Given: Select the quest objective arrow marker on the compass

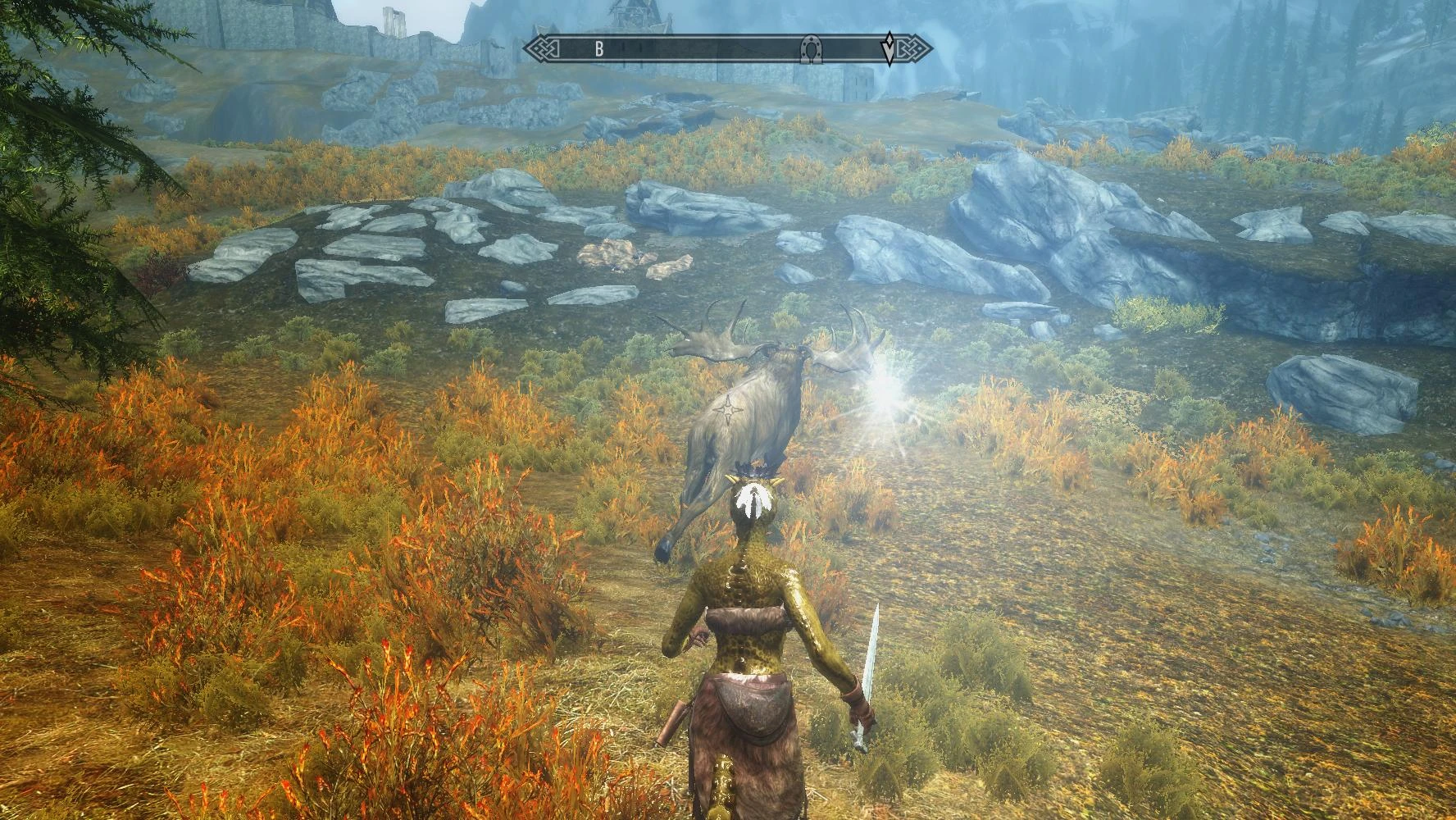Looking at the screenshot, I should (x=890, y=48).
